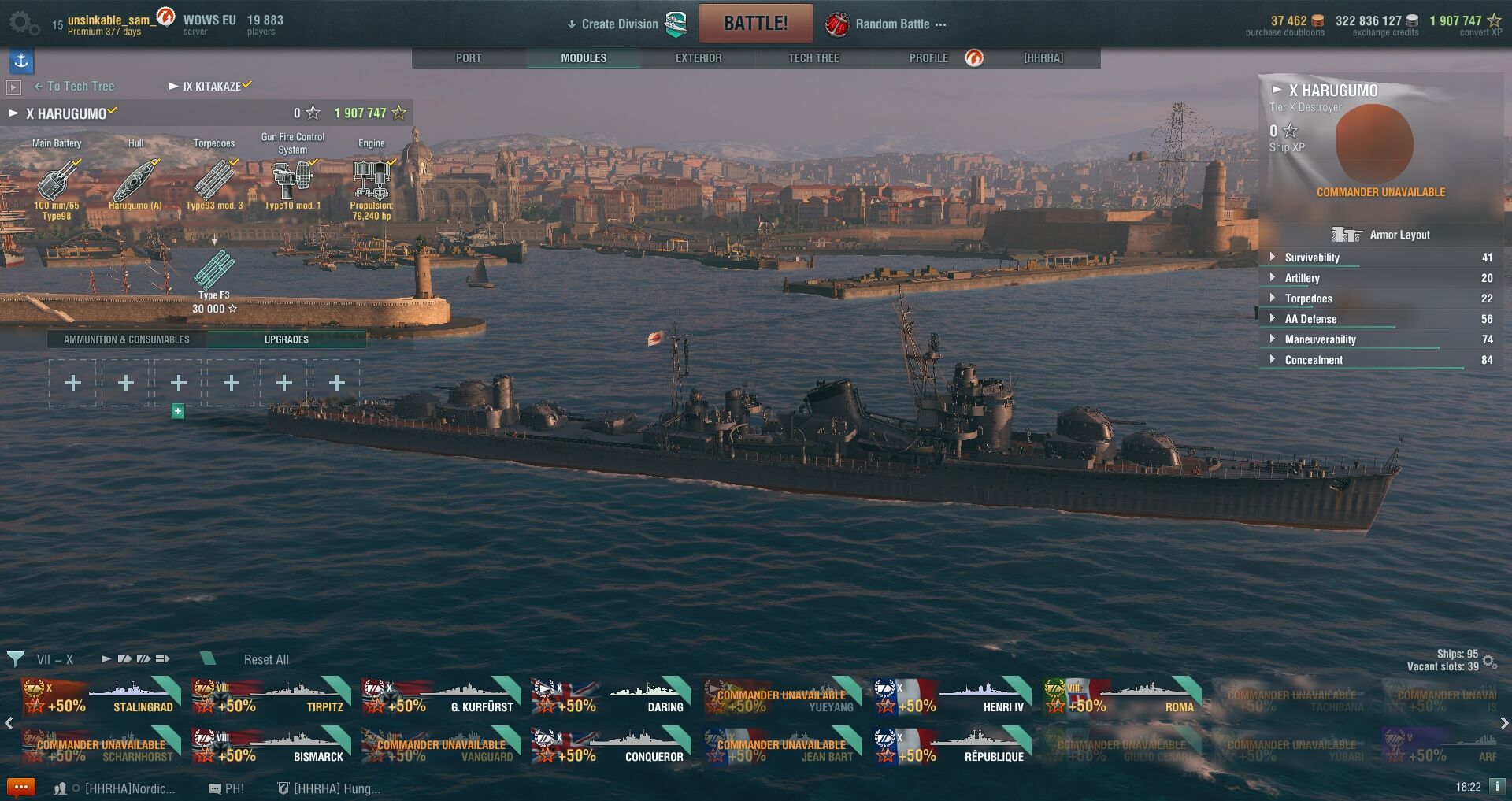Screen dimensions: 1512x801
Task: Go to the TECH TREE tab
Action: tap(813, 58)
